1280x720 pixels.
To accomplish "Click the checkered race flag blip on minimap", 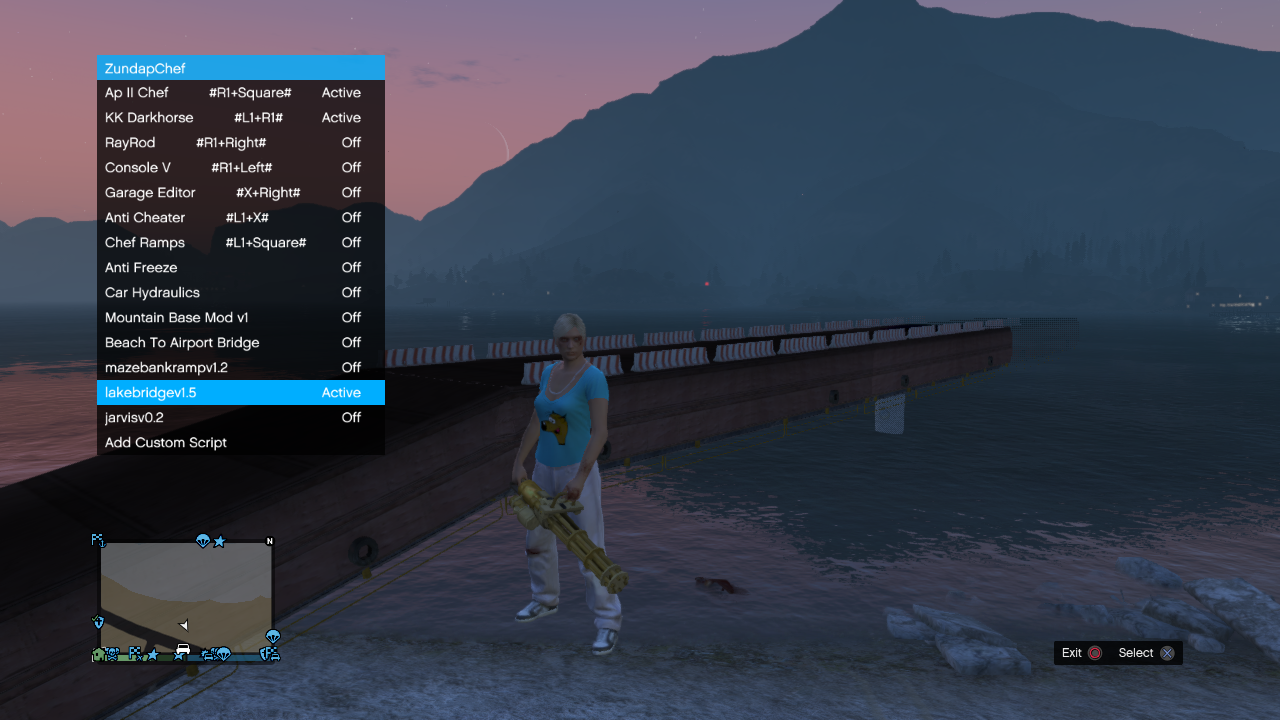I will [x=134, y=653].
